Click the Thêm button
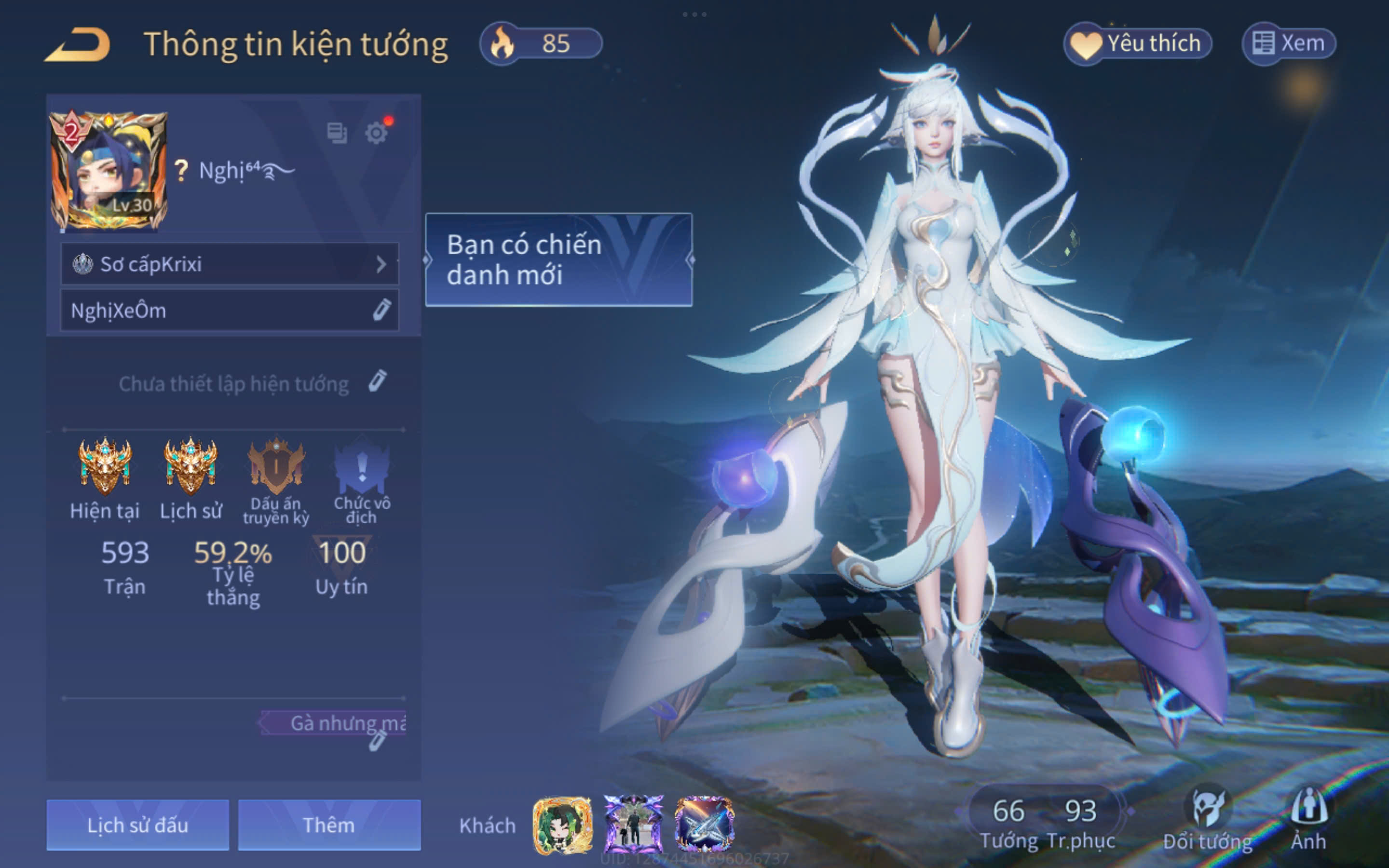The image size is (1389, 868). [x=329, y=825]
